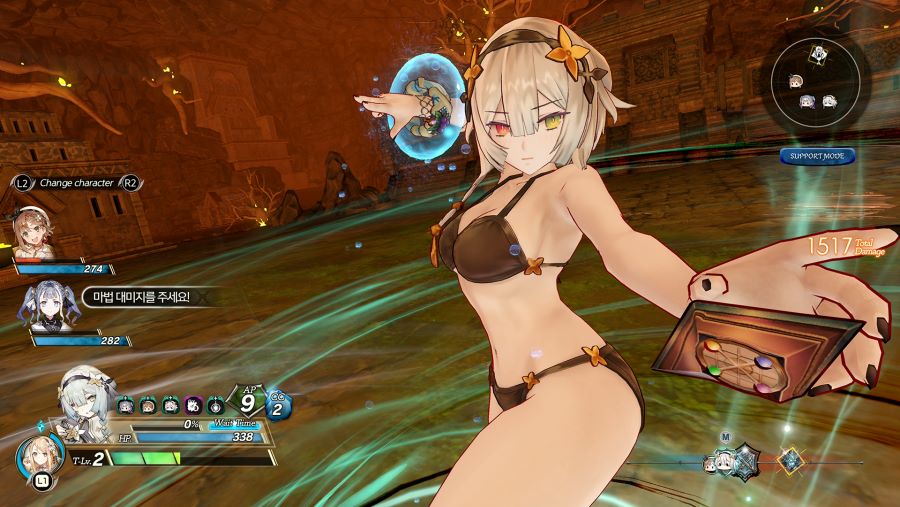
Task: Select the brown-haired ally portrait with 274 HP
Action: [33, 232]
